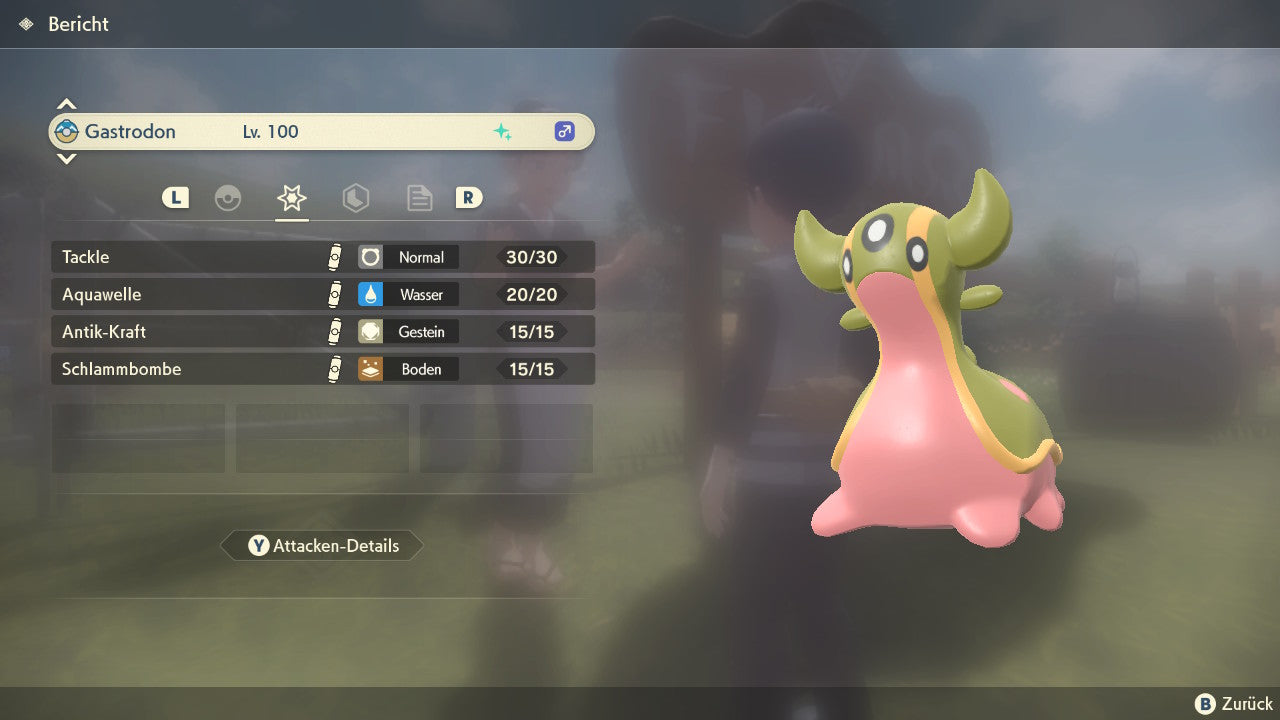Open the star-shaped moves tab
The width and height of the screenshot is (1280, 720).
291,198
